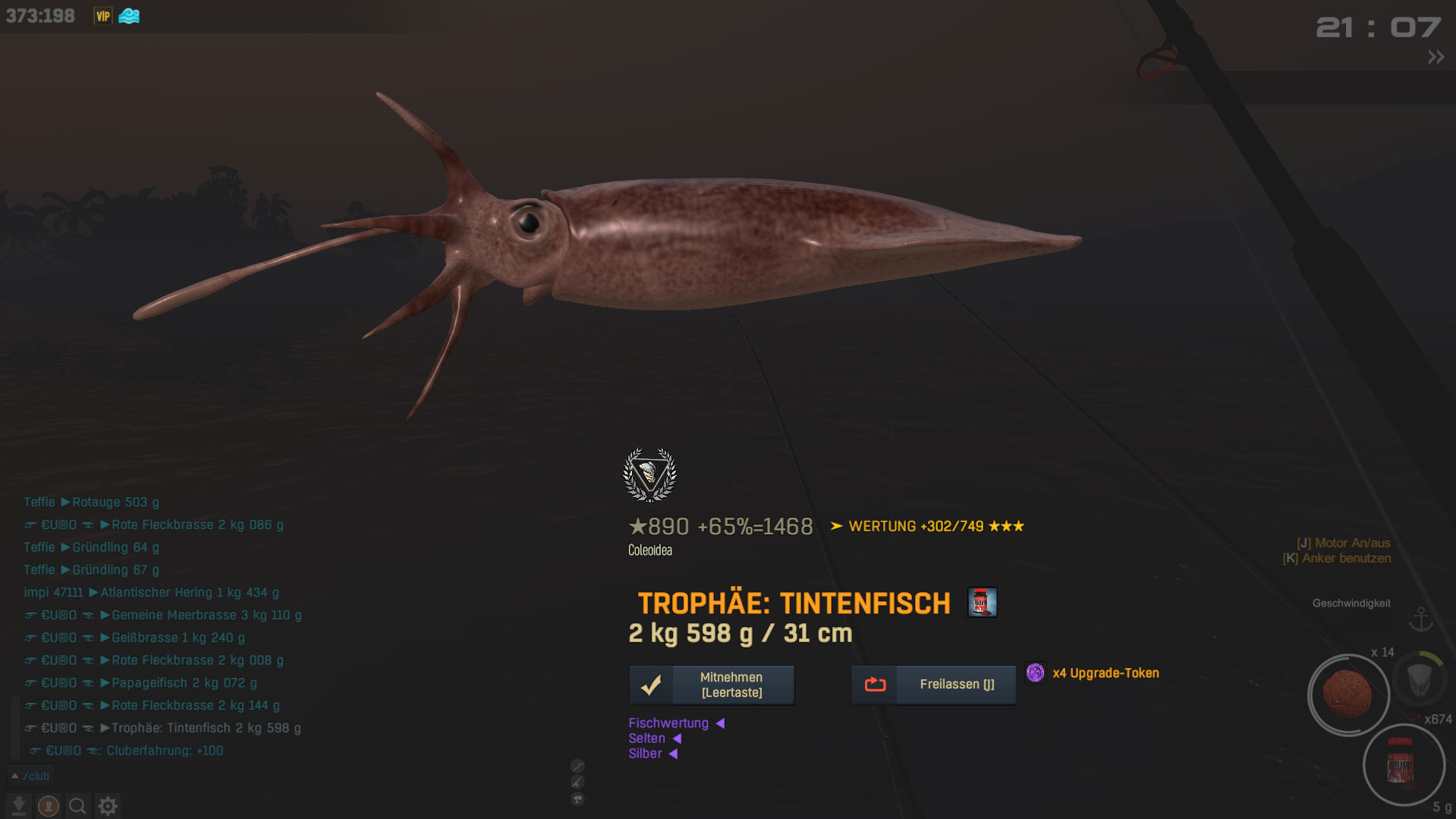Click the Trophäe: Tintenfisch chat entry

[x=206, y=728]
